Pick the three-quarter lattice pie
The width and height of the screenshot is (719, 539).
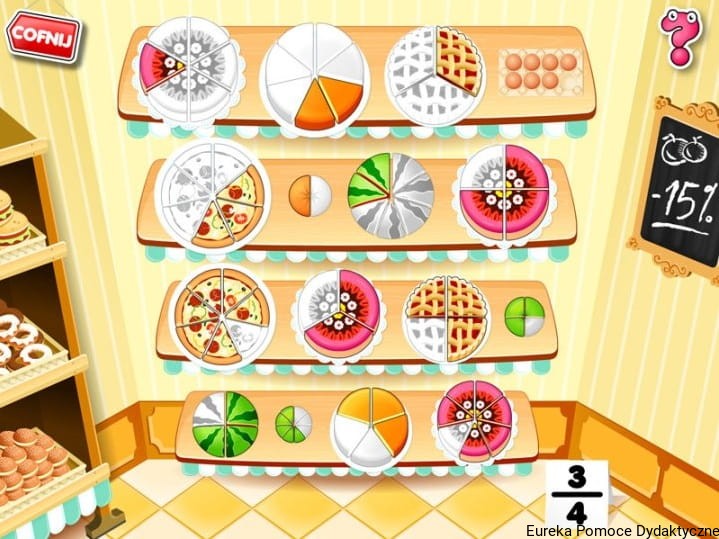point(445,317)
